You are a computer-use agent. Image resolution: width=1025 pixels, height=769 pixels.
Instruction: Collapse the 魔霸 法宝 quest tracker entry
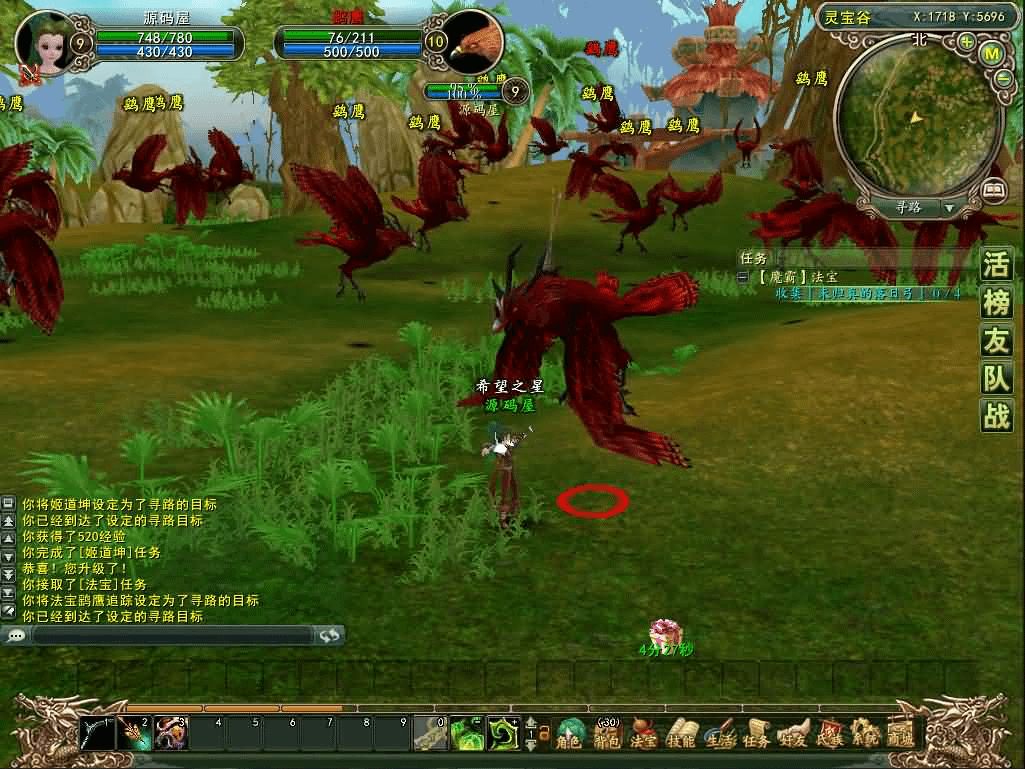pos(743,277)
